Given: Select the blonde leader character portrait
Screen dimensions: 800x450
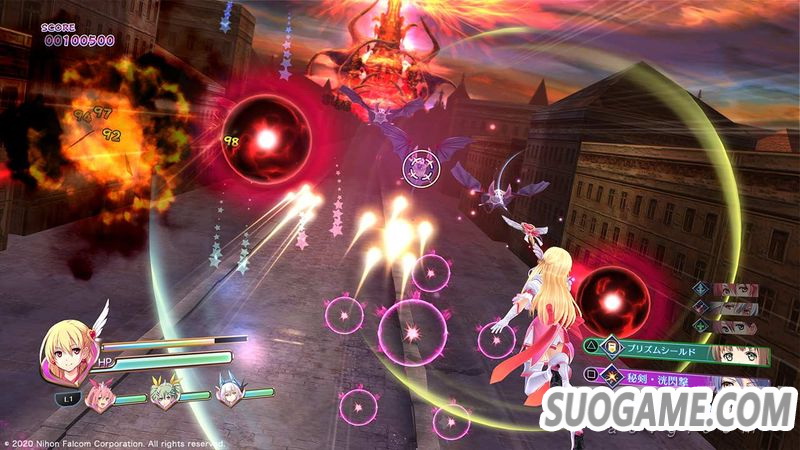Looking at the screenshot, I should [x=69, y=348].
